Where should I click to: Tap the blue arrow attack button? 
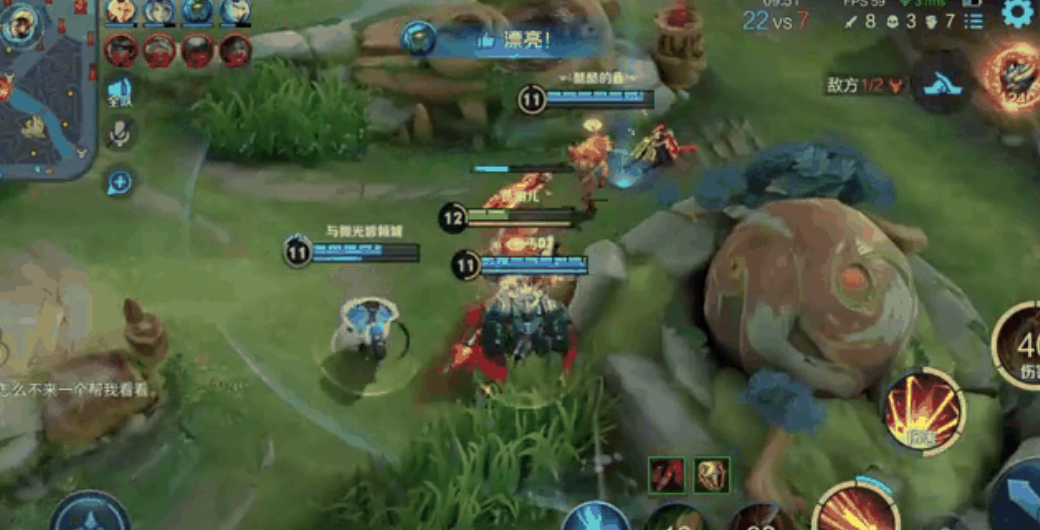click(1020, 495)
